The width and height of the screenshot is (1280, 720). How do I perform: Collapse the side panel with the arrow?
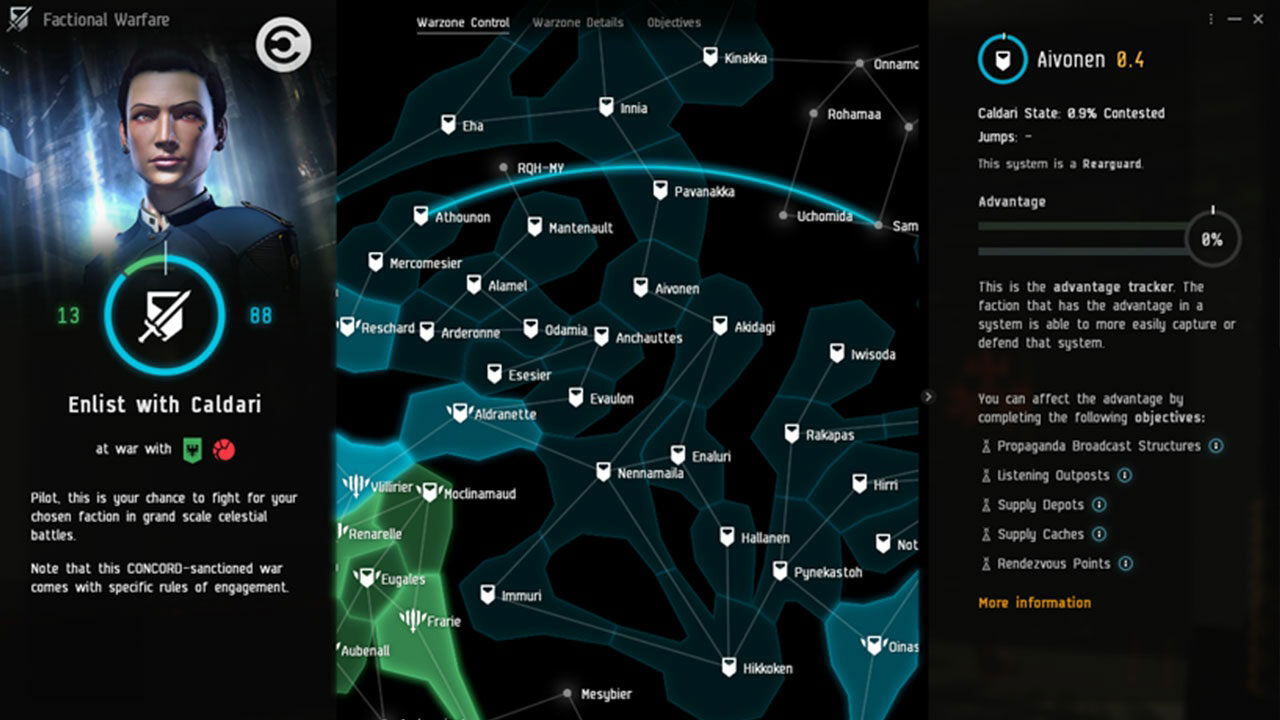[928, 397]
